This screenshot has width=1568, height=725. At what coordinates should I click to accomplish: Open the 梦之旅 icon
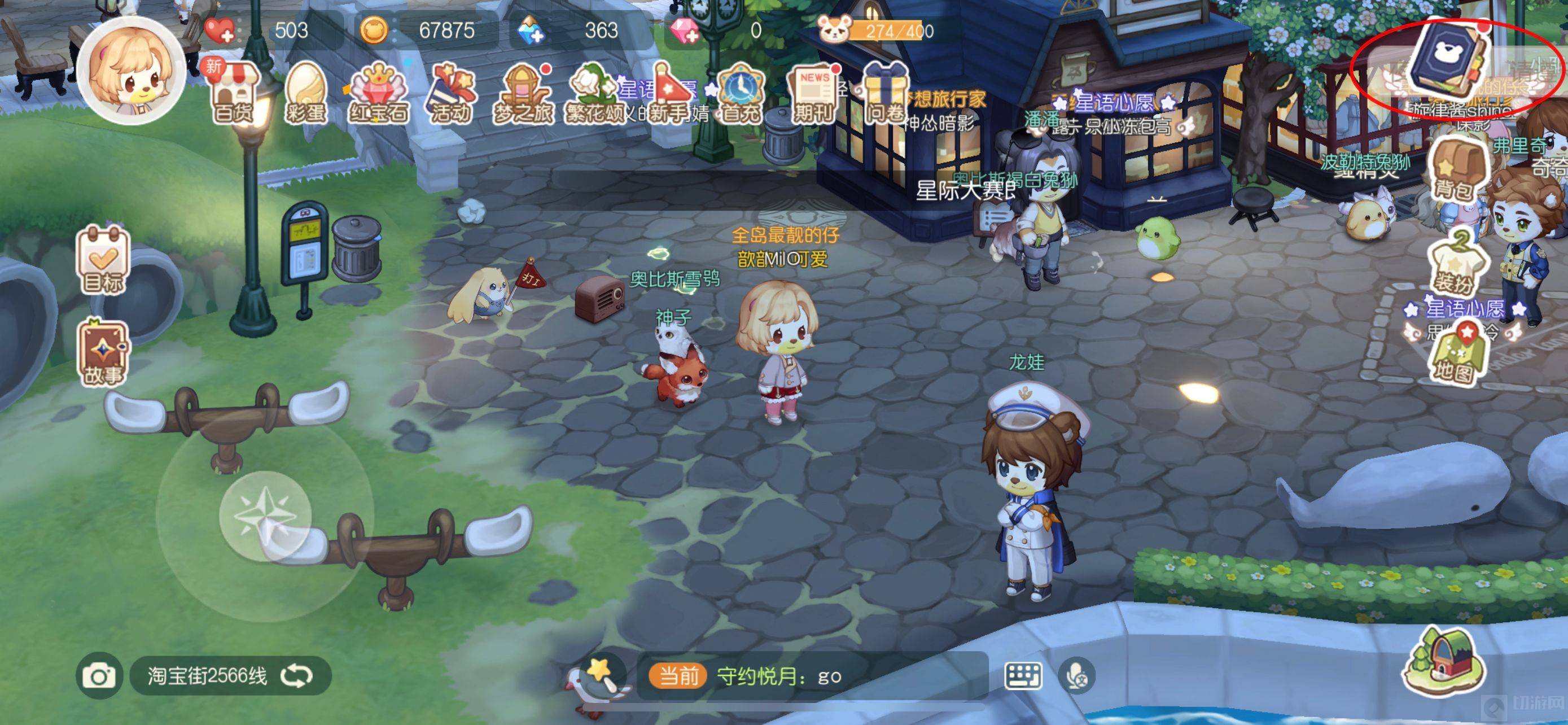pyautogui.click(x=523, y=94)
